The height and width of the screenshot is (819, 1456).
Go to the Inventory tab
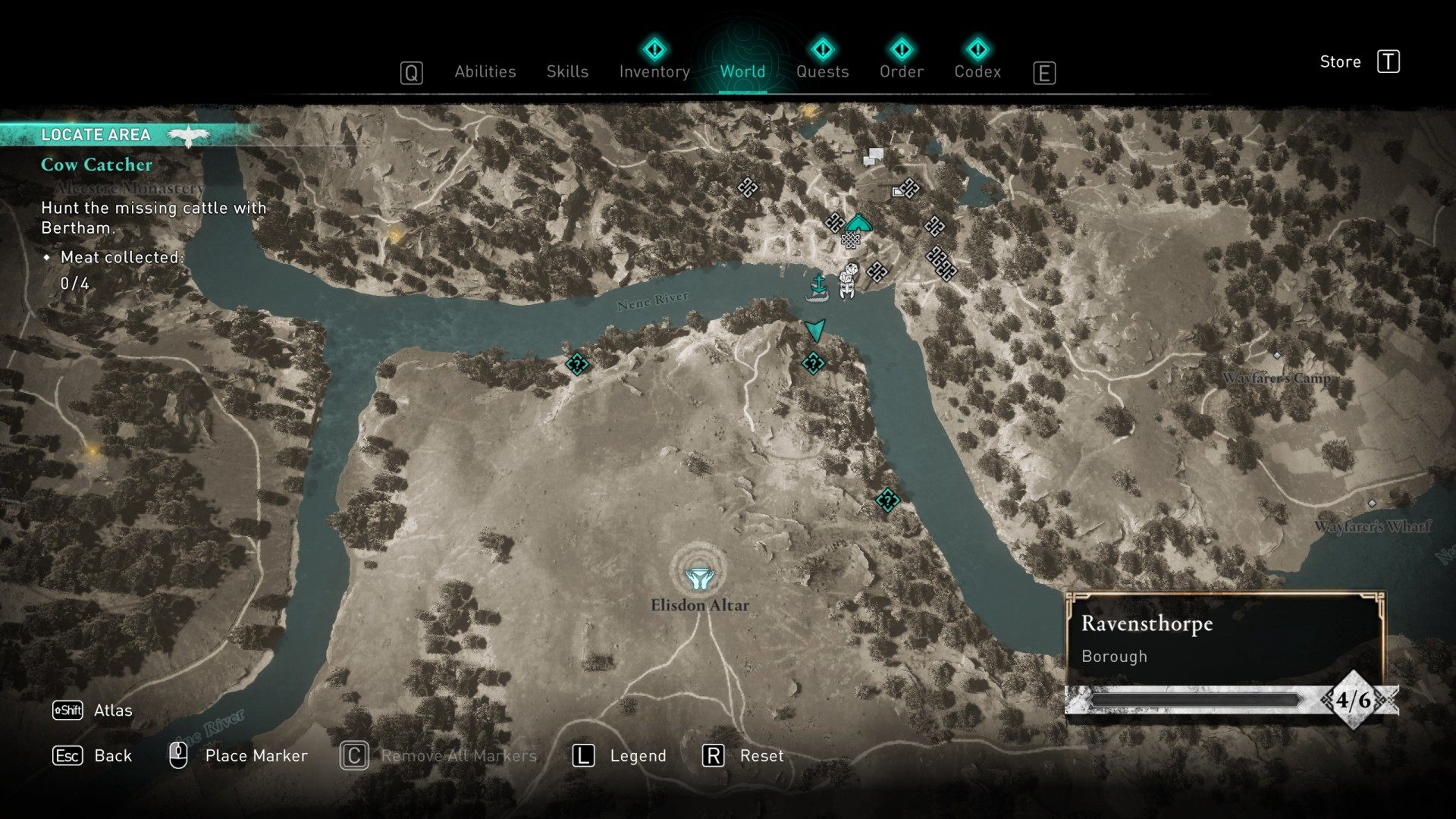654,71
